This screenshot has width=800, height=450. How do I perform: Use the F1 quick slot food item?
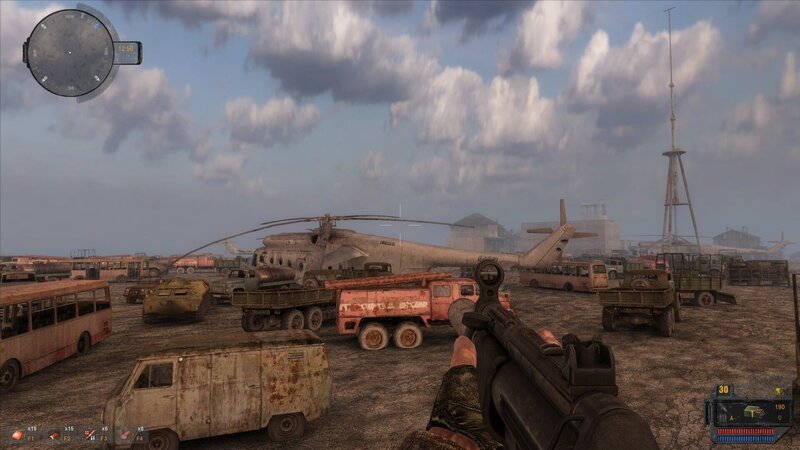click(x=17, y=435)
